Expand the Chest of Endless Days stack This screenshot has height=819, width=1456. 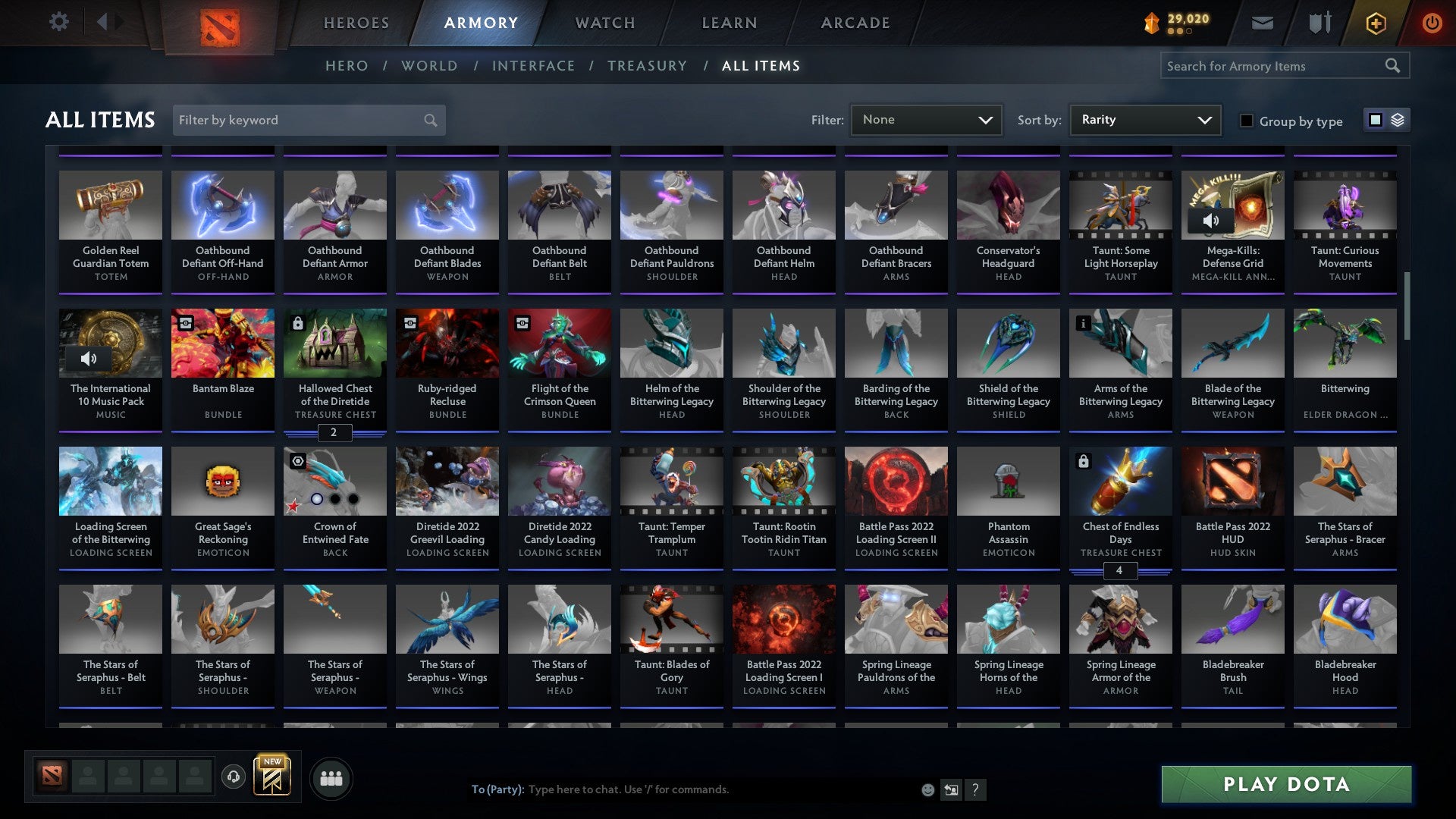coord(1120,572)
